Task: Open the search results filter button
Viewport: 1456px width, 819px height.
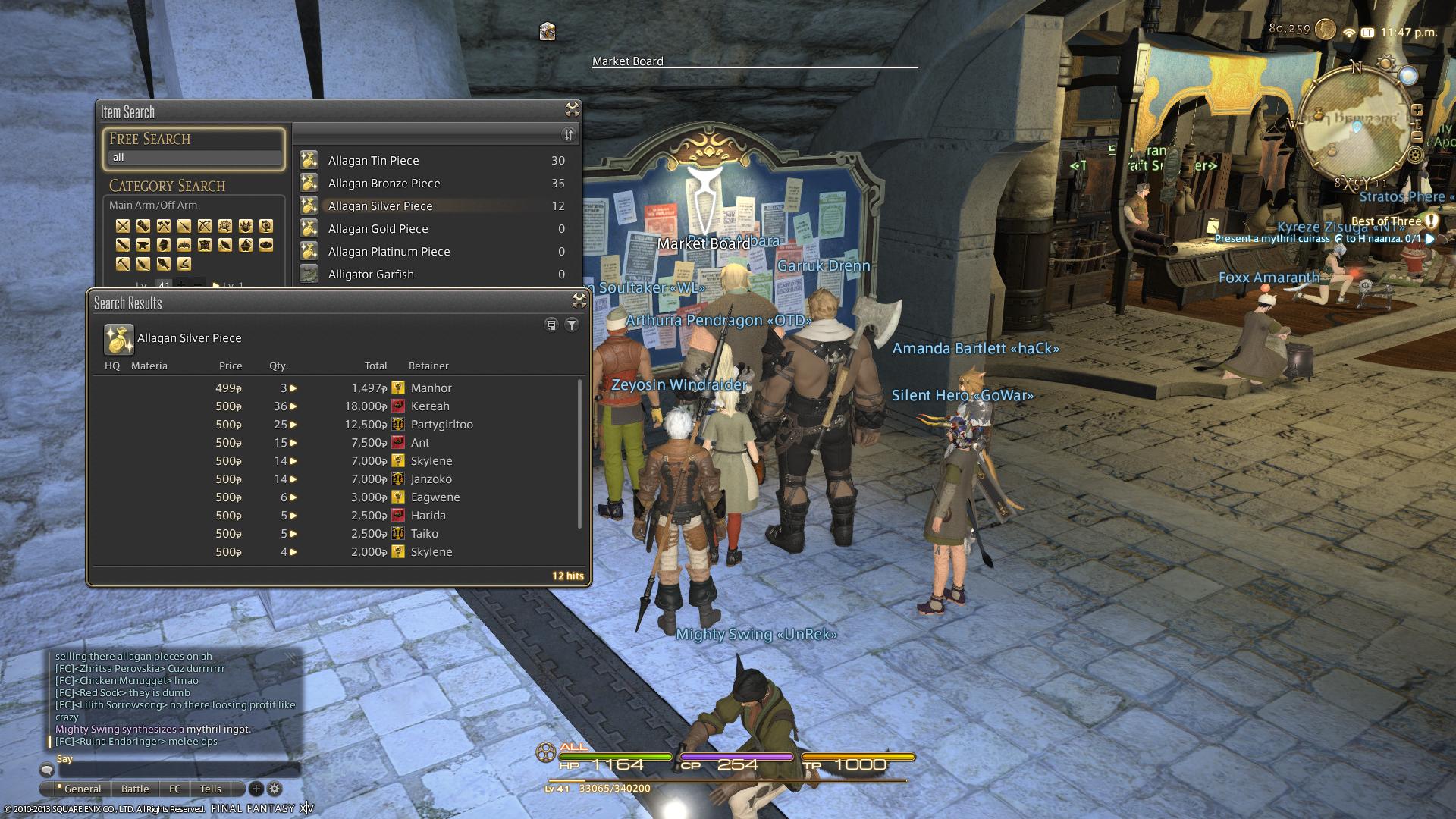Action: (572, 325)
